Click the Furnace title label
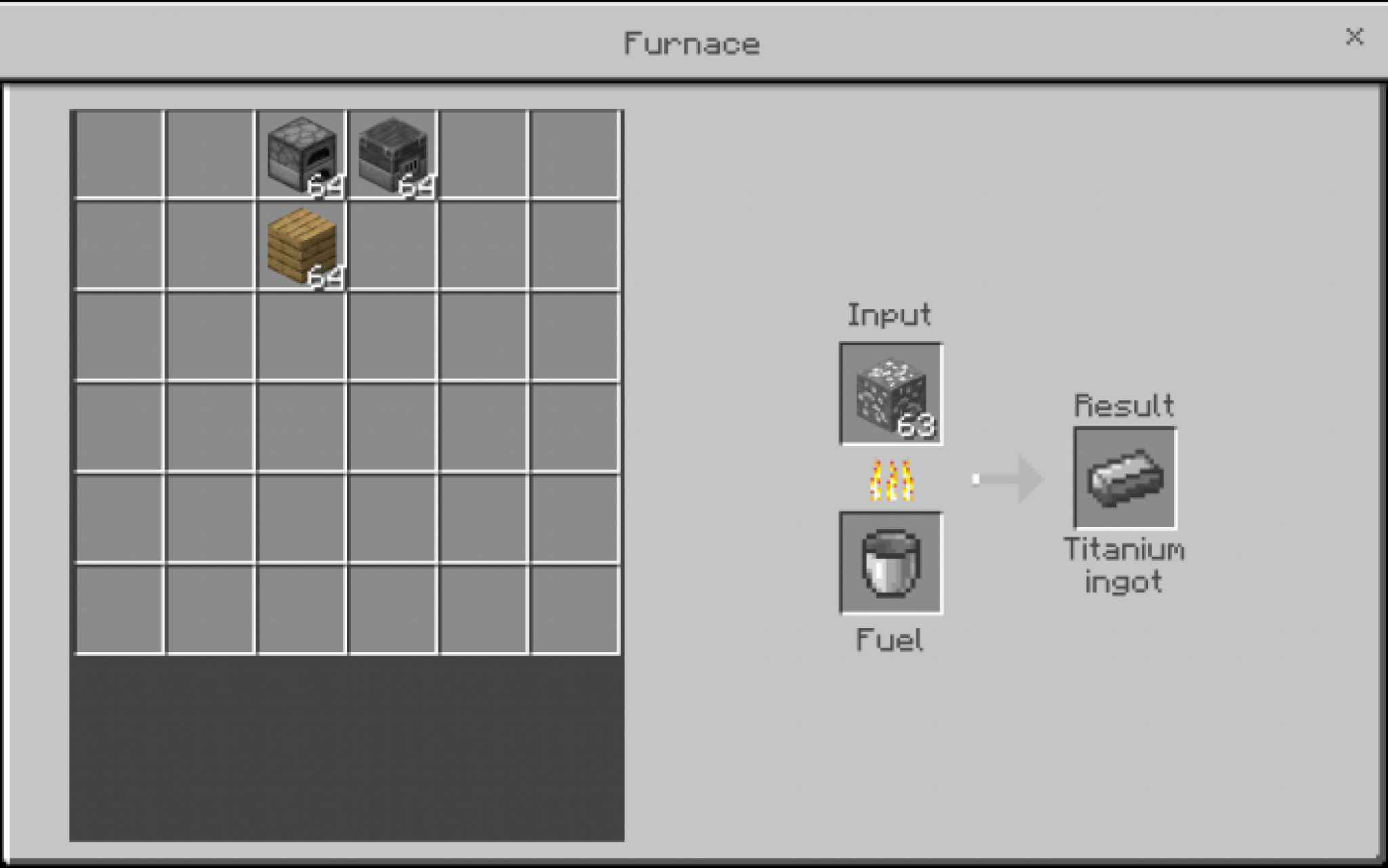The height and width of the screenshot is (868, 1388). (x=693, y=43)
